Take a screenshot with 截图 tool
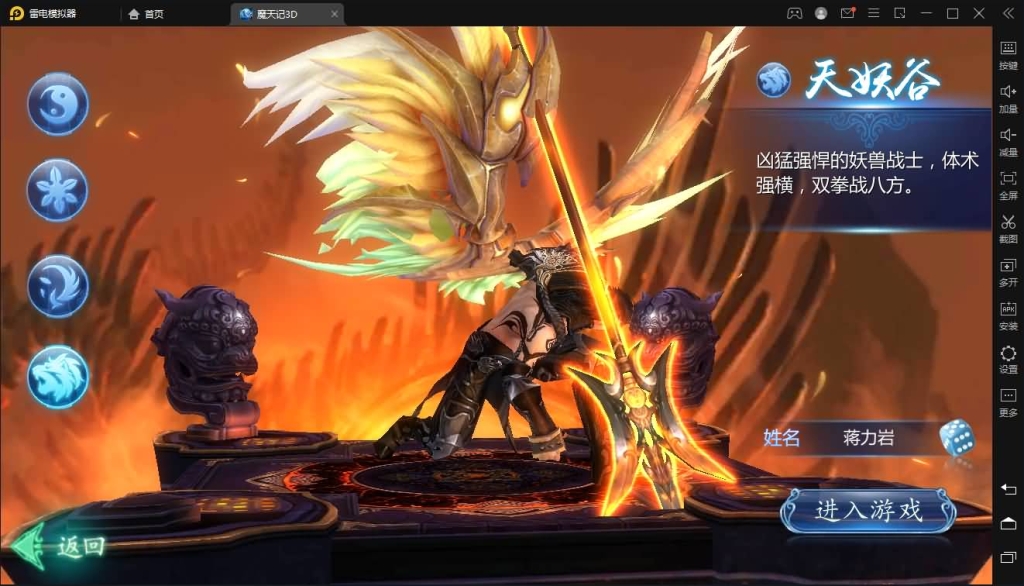The width and height of the screenshot is (1024, 586). click(1008, 228)
